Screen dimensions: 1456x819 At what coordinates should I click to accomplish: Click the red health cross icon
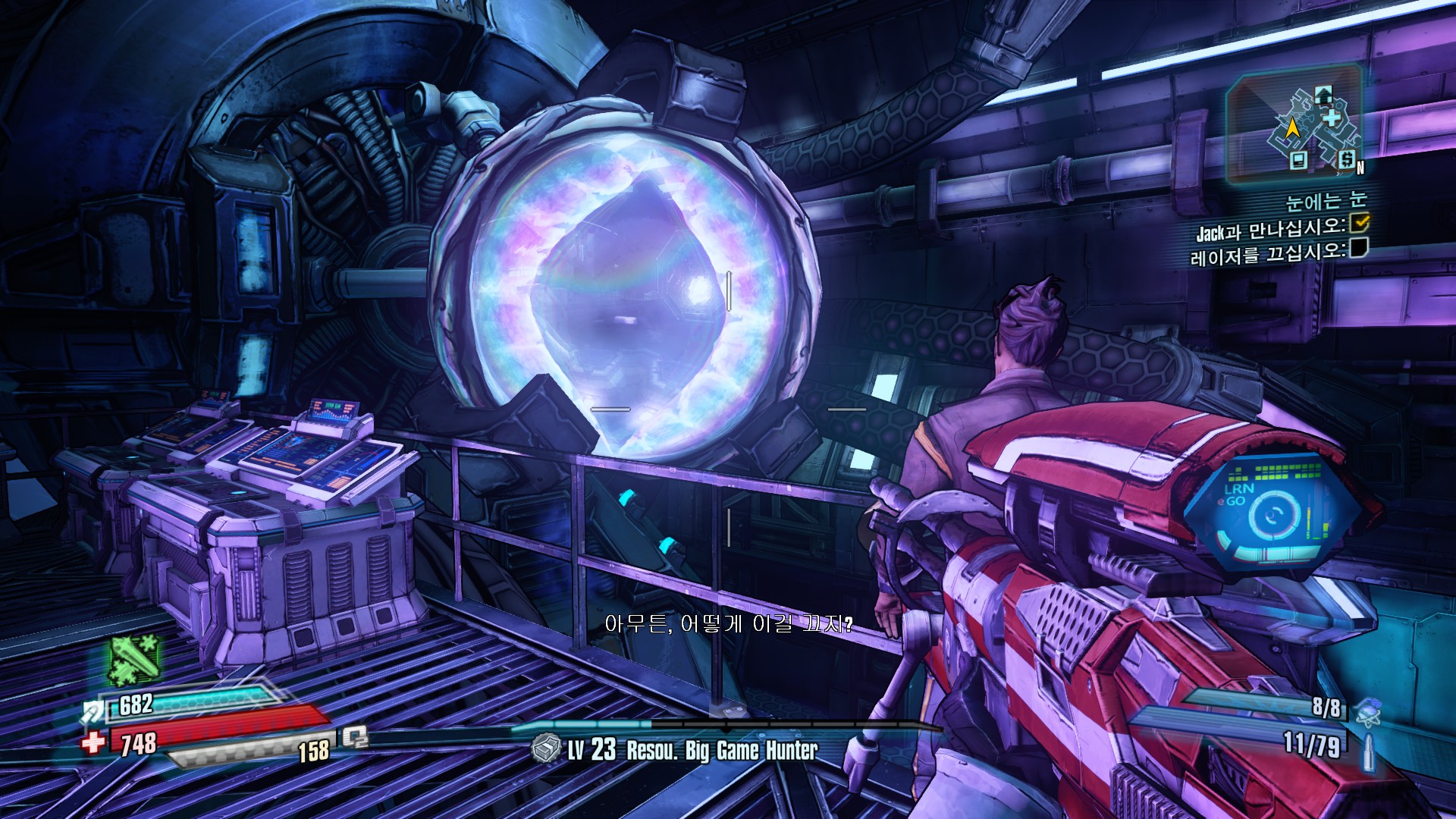pos(94,742)
